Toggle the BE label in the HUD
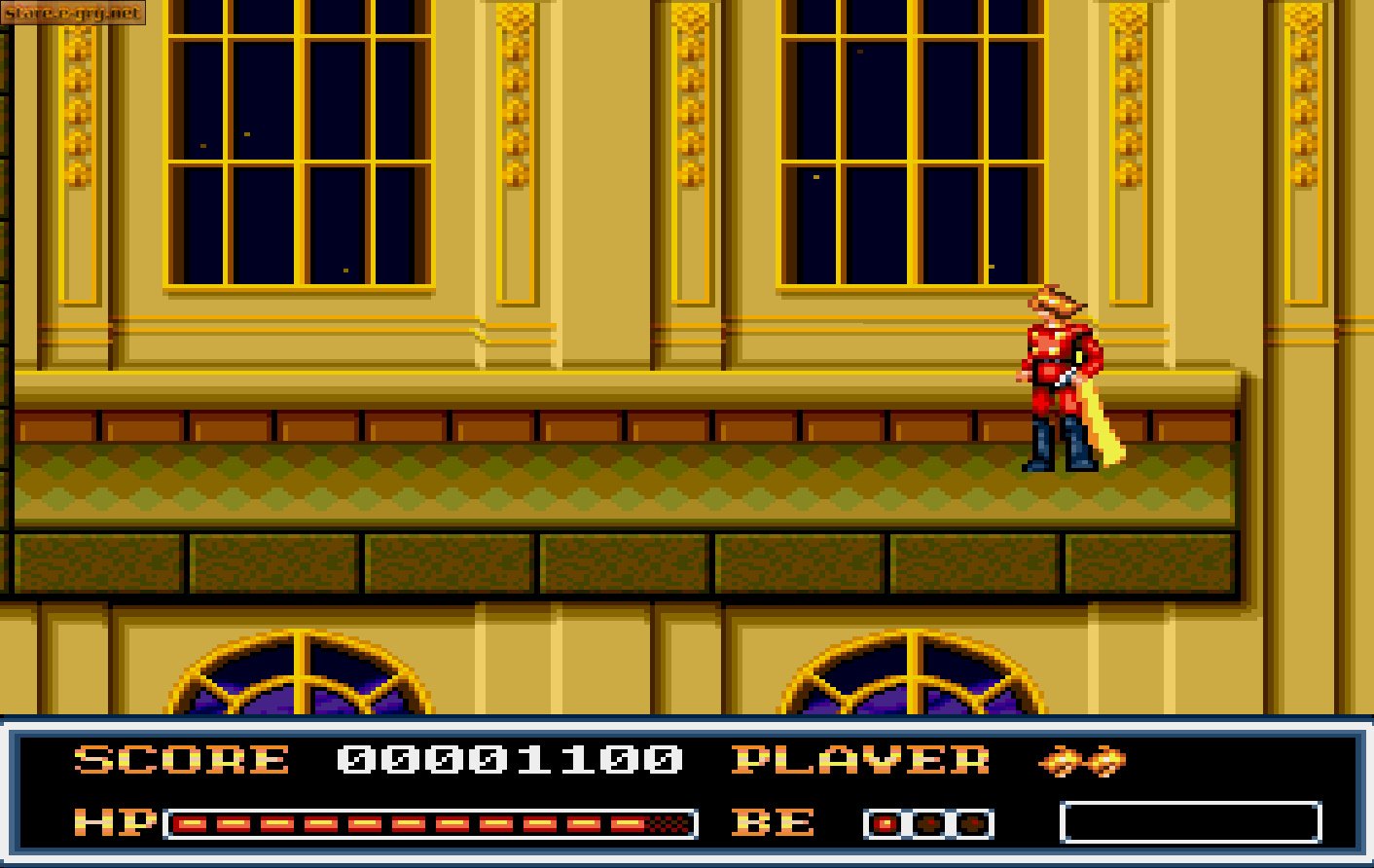 coord(774,822)
